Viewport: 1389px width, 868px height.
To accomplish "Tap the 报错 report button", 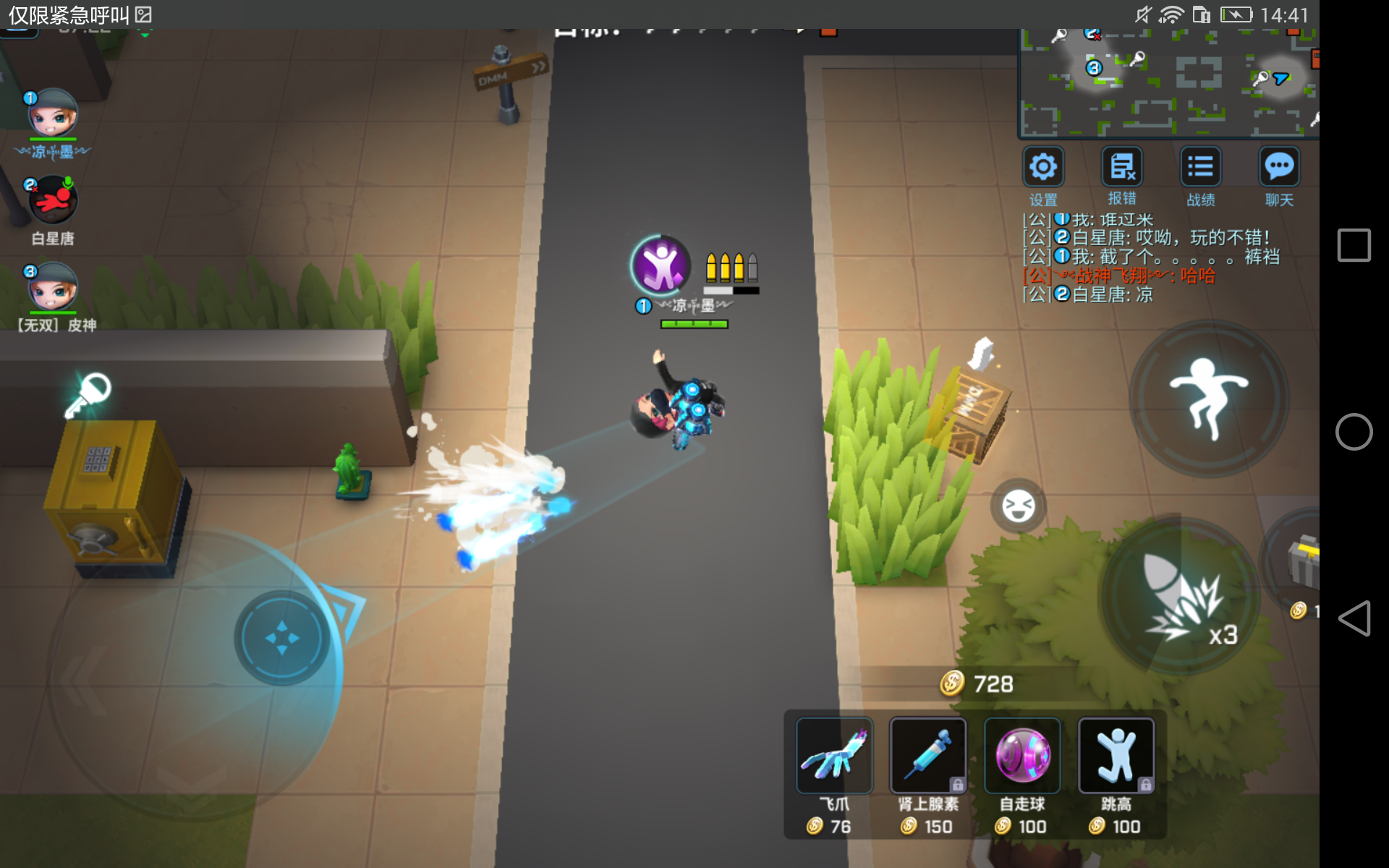I will click(1121, 167).
